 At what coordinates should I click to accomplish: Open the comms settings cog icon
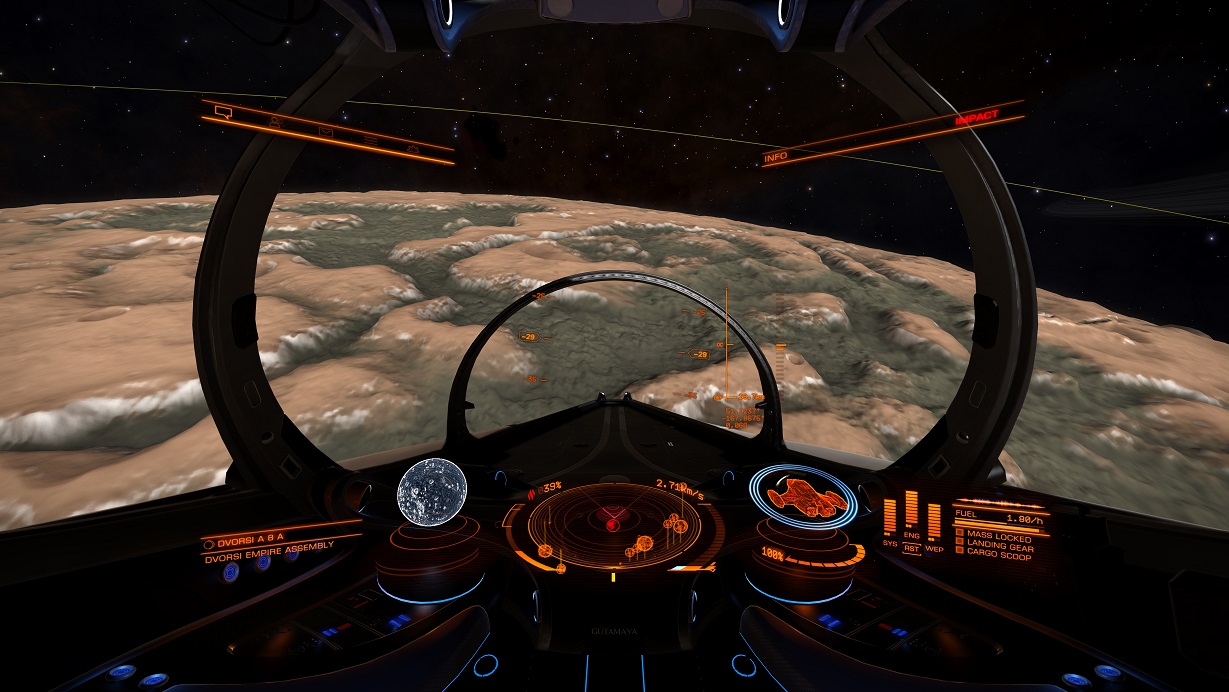coord(412,147)
